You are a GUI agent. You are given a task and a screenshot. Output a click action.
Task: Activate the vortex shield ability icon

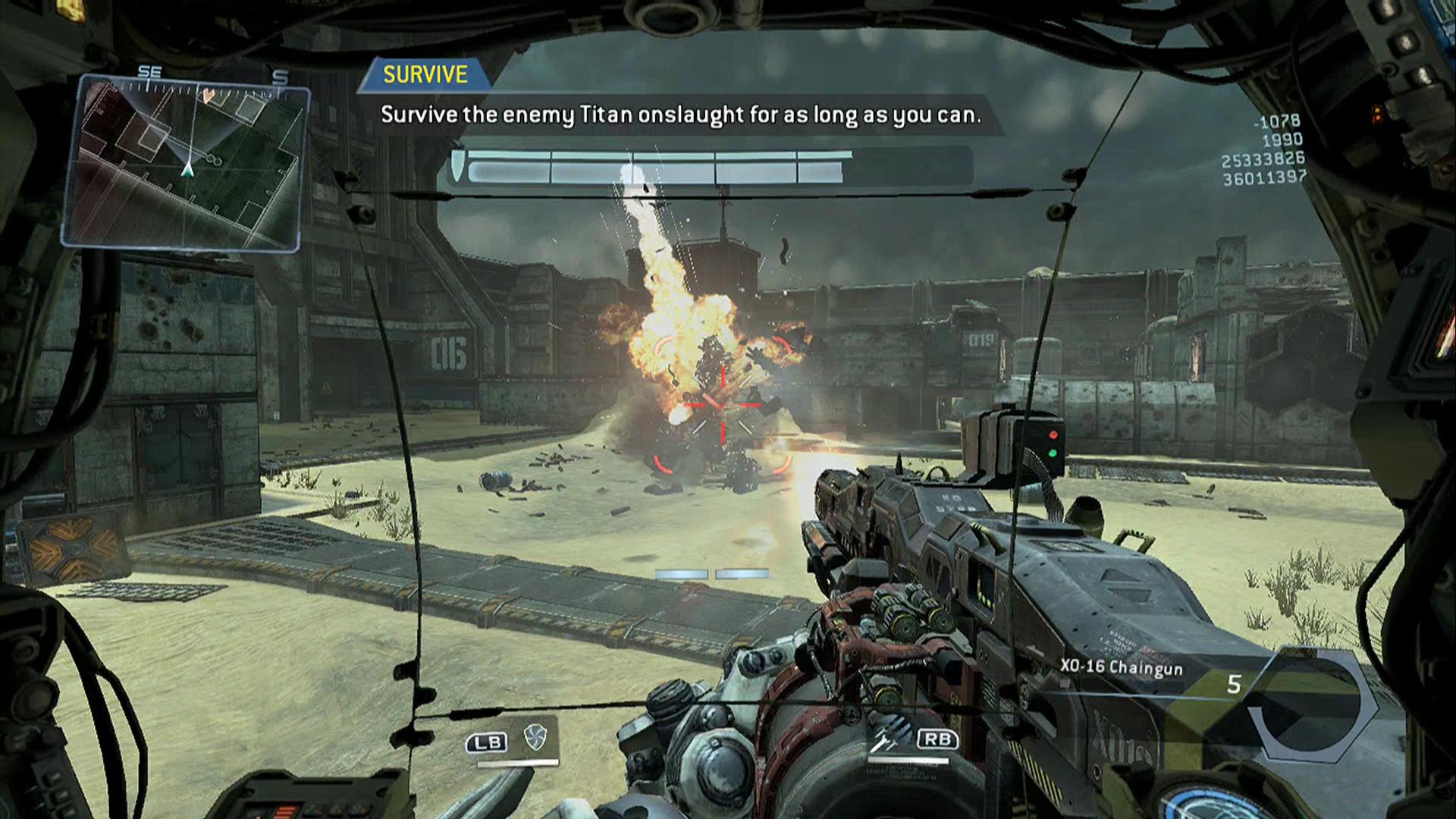point(535,736)
